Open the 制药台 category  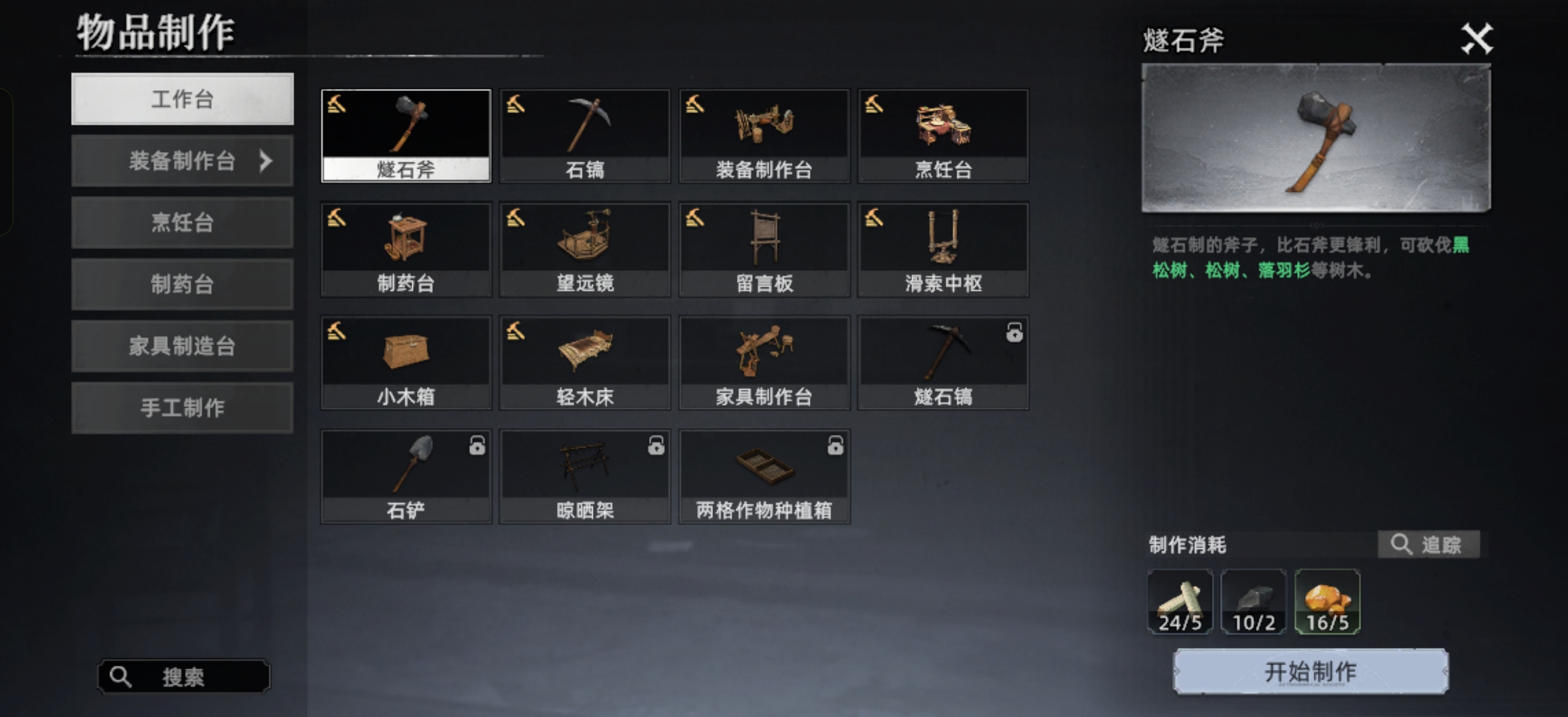[x=183, y=284]
